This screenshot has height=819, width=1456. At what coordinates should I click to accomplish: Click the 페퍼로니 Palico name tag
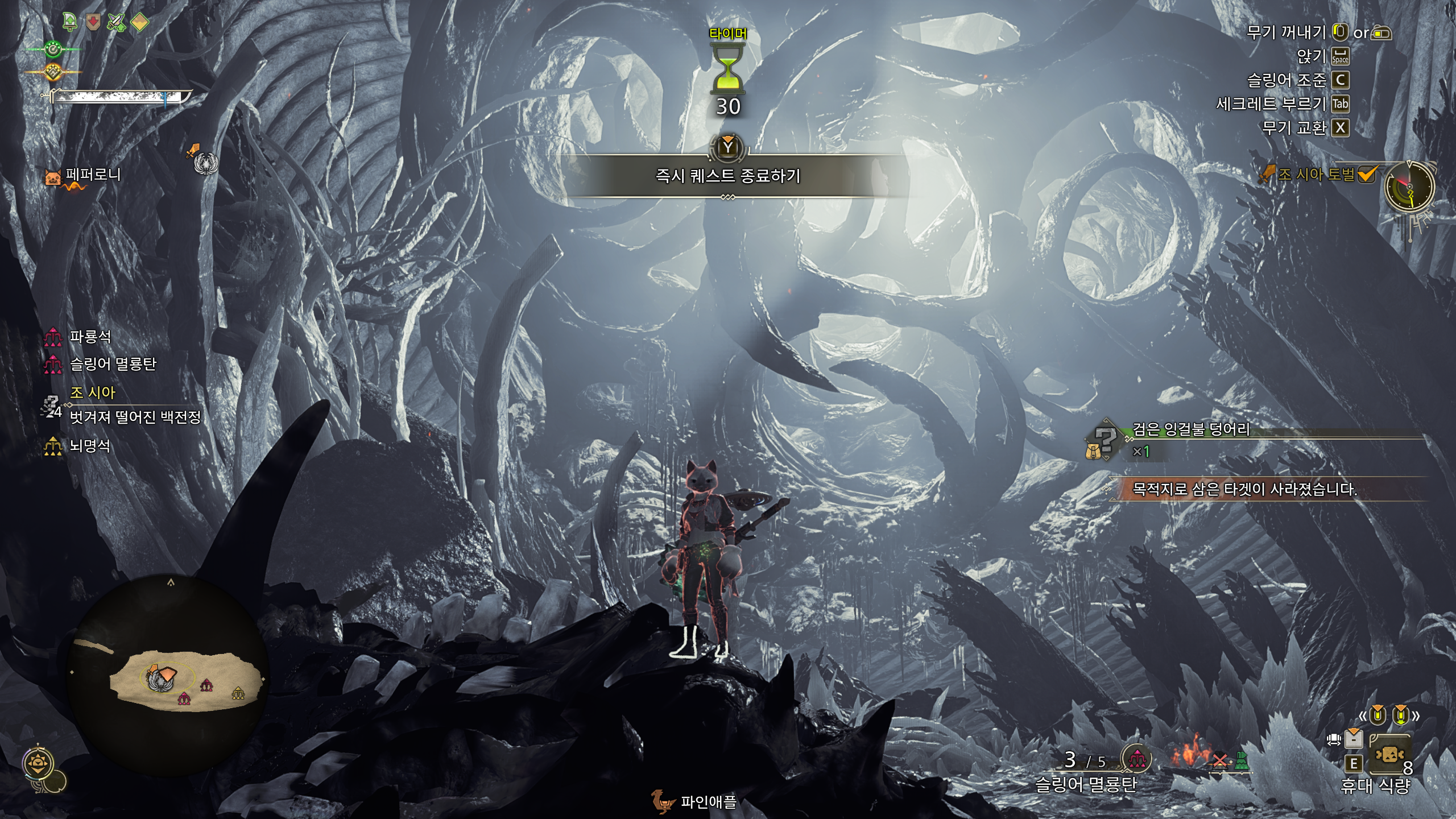pos(93,175)
